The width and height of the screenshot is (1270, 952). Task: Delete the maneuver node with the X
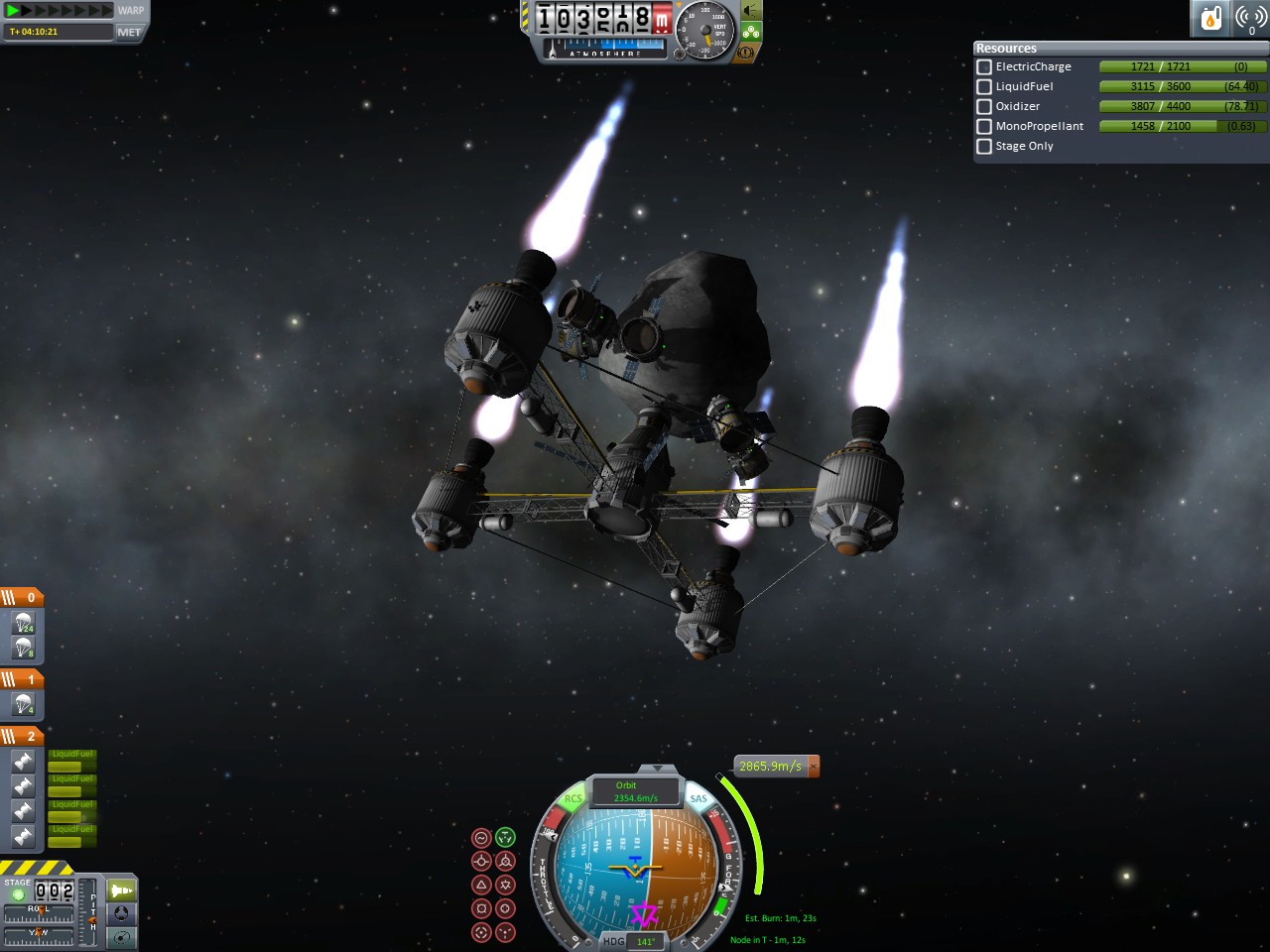point(814,767)
